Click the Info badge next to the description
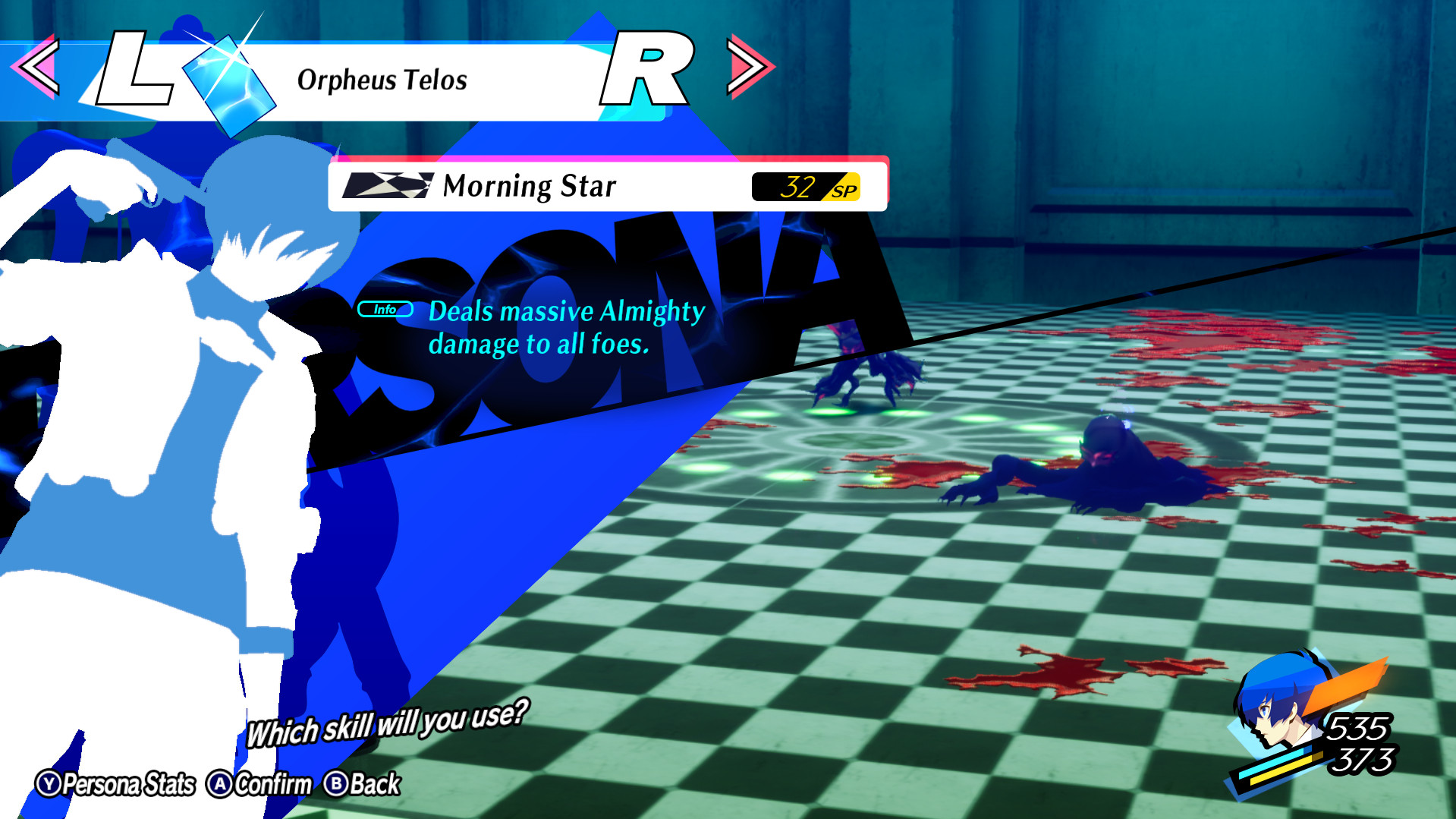The image size is (1456, 819). click(385, 310)
